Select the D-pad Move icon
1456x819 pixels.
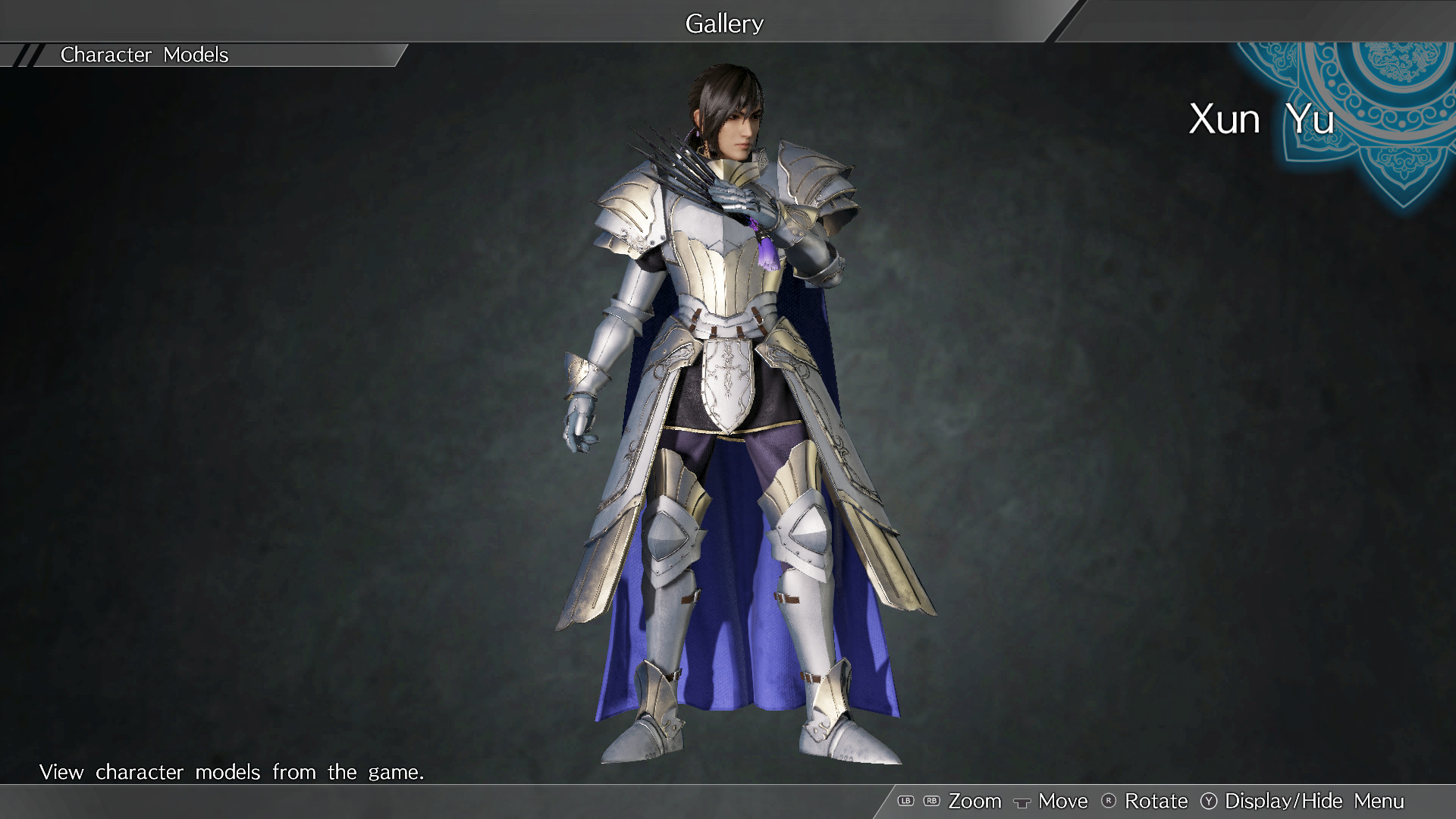(1024, 801)
